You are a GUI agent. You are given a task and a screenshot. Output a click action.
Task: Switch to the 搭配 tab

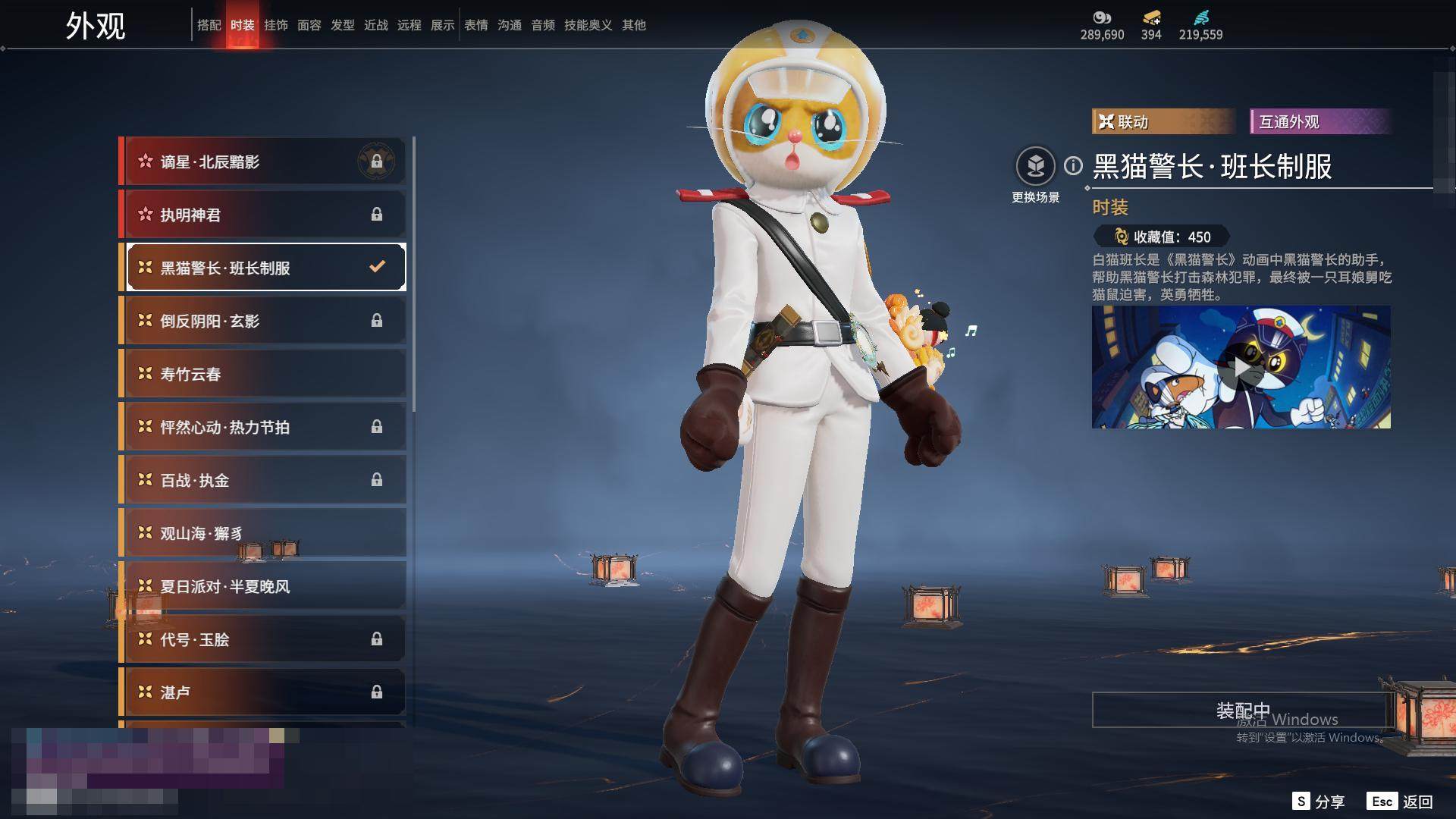(x=209, y=25)
